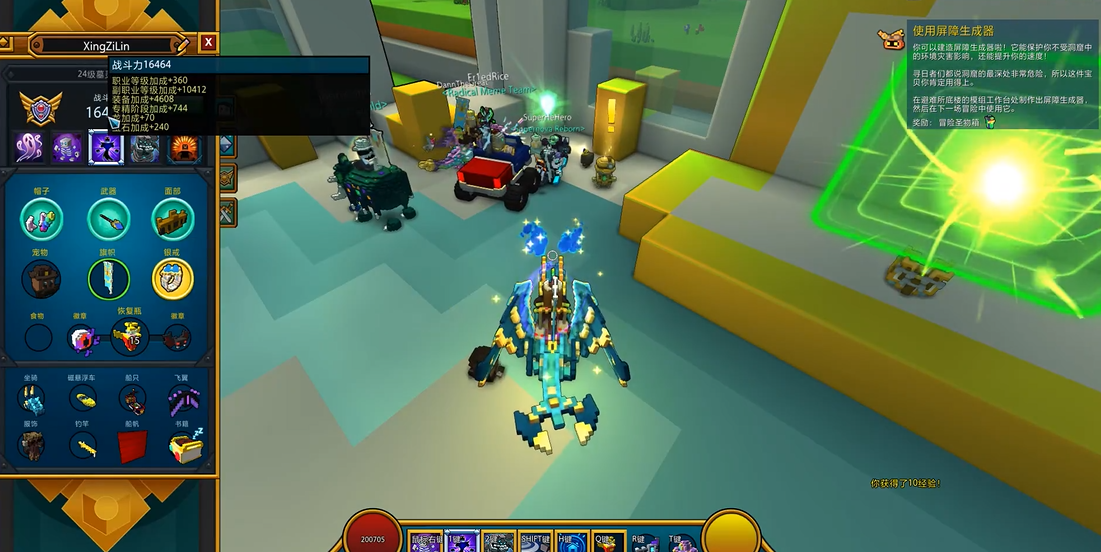The width and height of the screenshot is (1101, 552).
Task: Select the ring (银戒) equipment slot
Action: pyautogui.click(x=173, y=279)
